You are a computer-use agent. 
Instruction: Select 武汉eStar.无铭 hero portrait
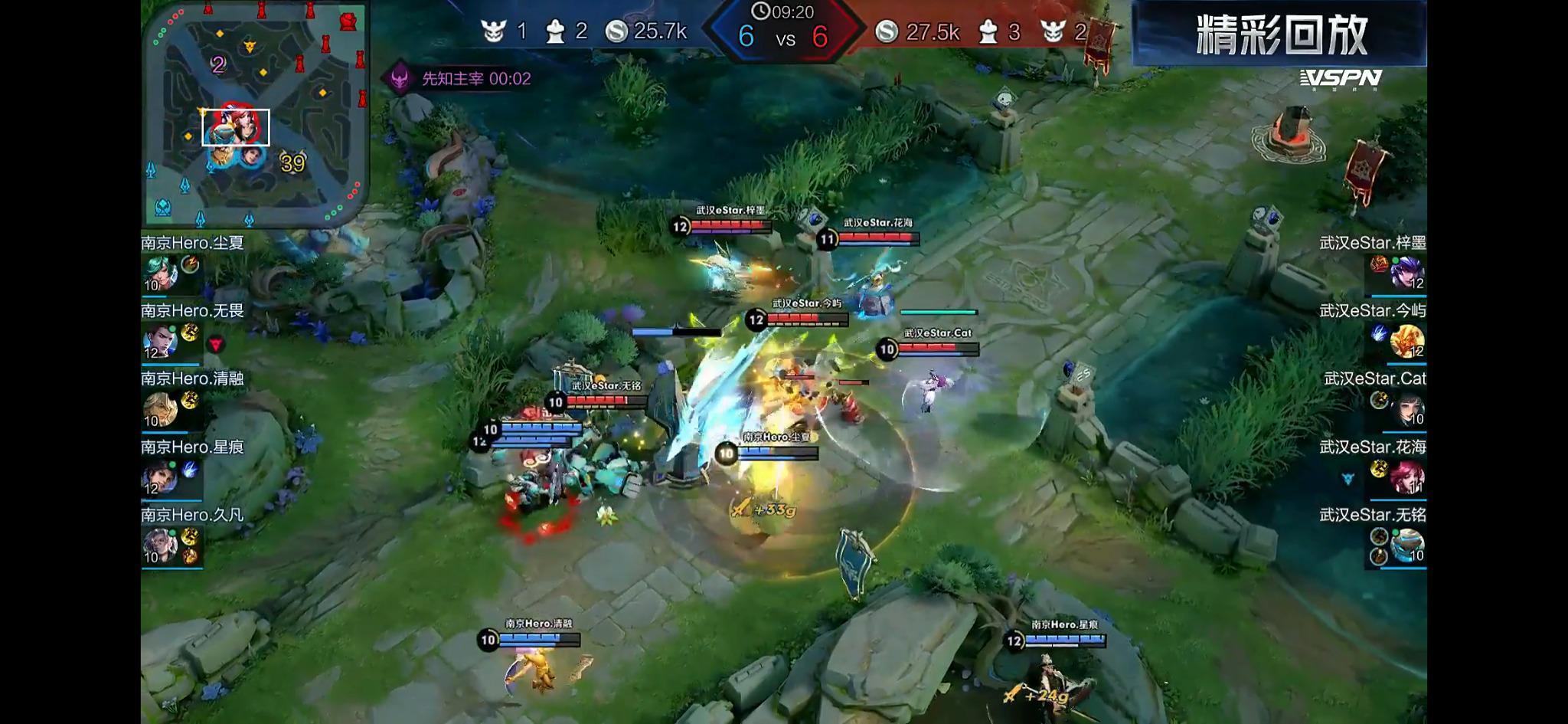pyautogui.click(x=1406, y=545)
